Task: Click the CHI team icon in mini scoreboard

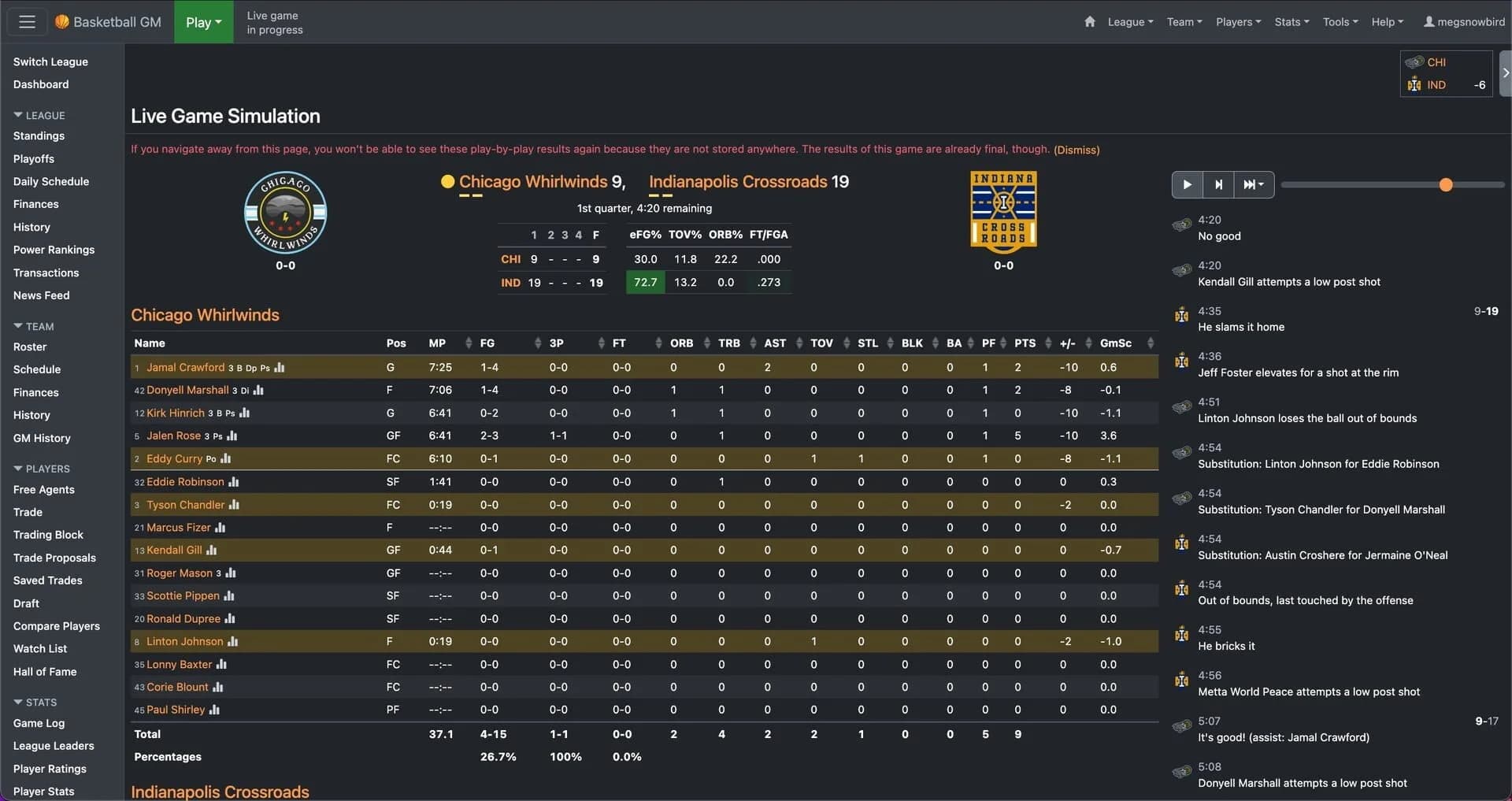Action: (1417, 61)
